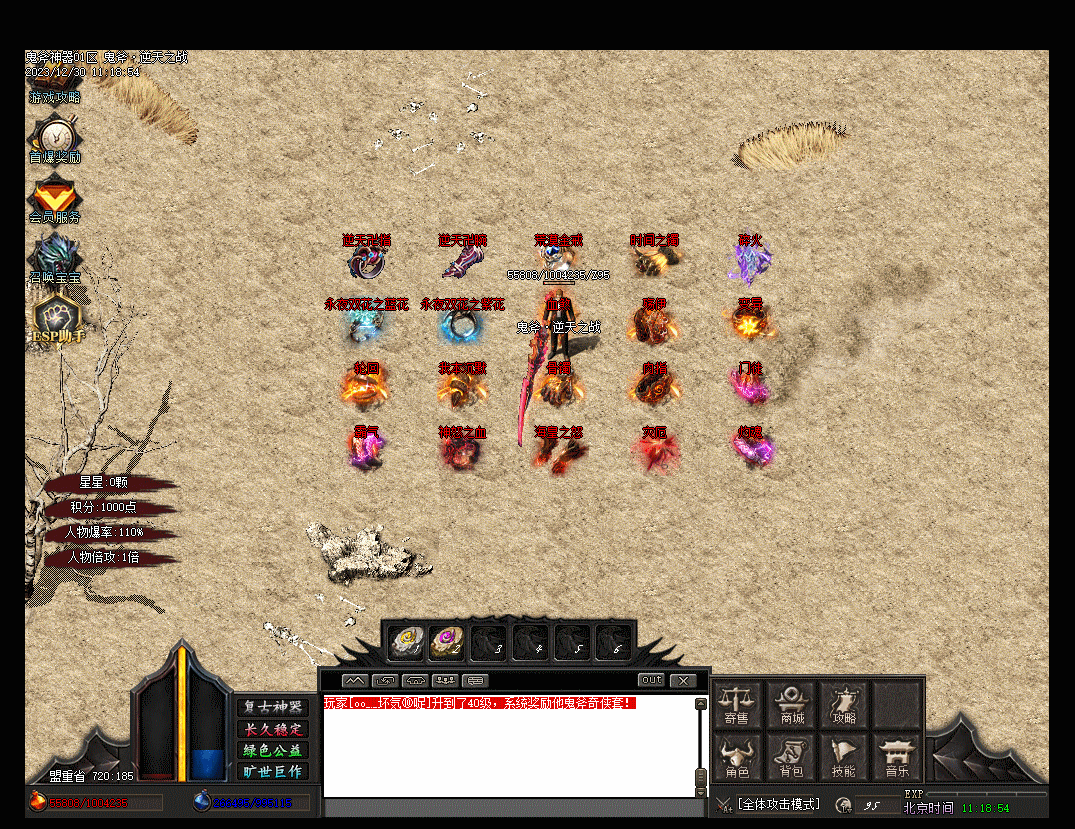Open the 商城 shop
Viewport: 1075px width, 829px height.
(791, 704)
